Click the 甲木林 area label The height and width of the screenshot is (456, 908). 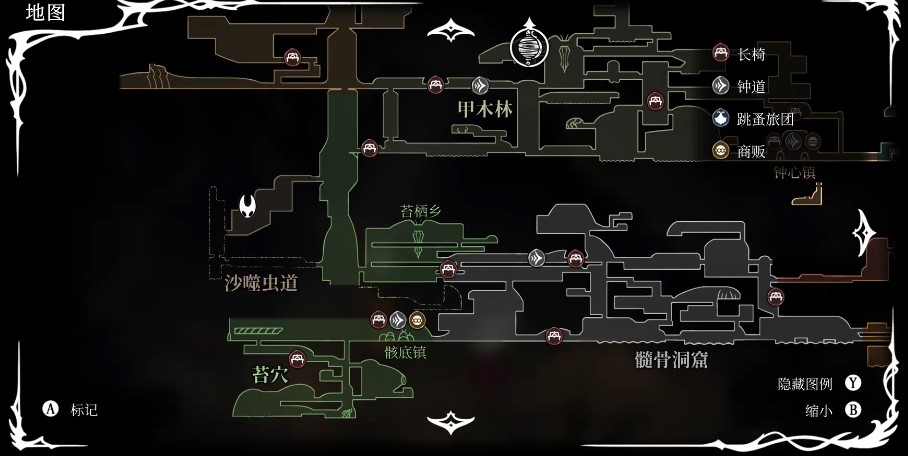pyautogui.click(x=484, y=109)
